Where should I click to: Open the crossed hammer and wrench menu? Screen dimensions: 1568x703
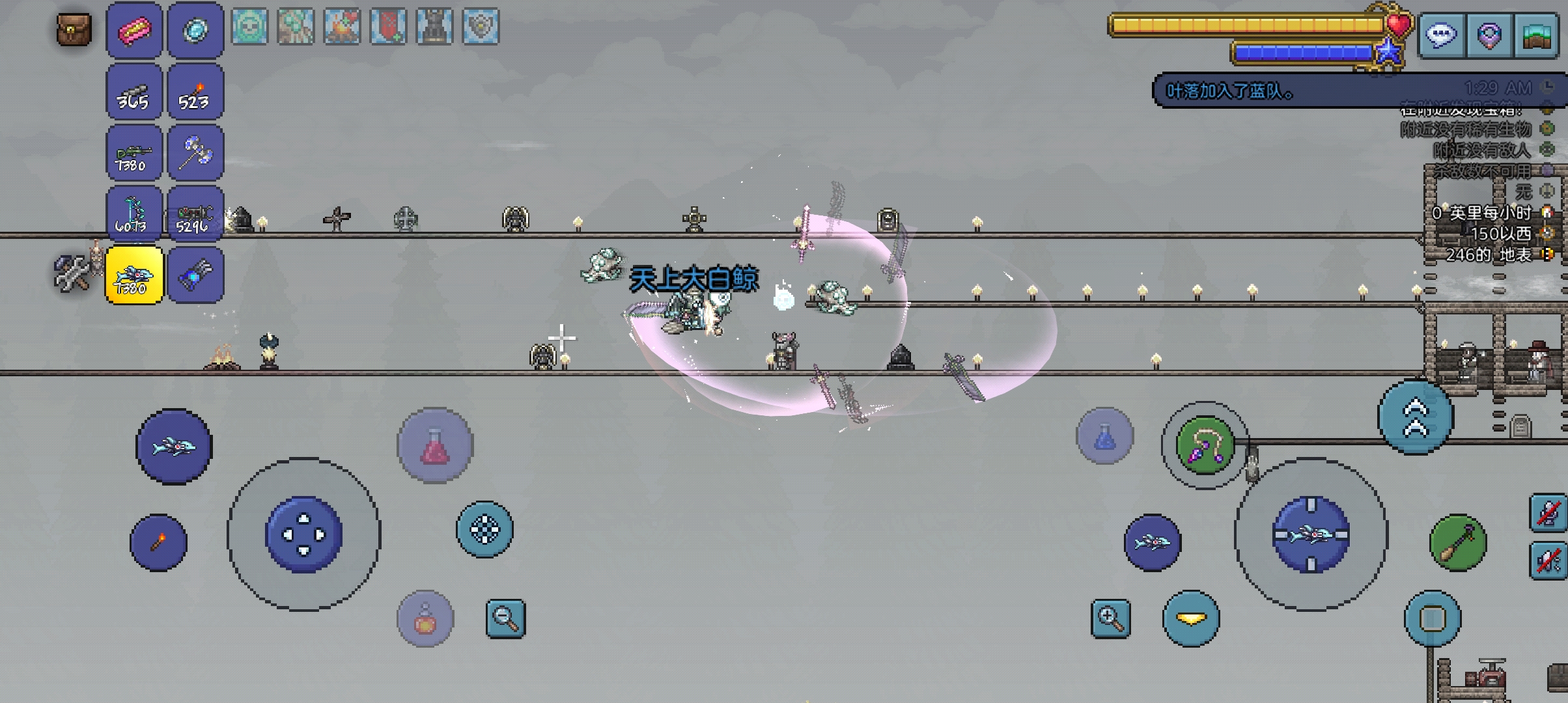click(x=72, y=274)
